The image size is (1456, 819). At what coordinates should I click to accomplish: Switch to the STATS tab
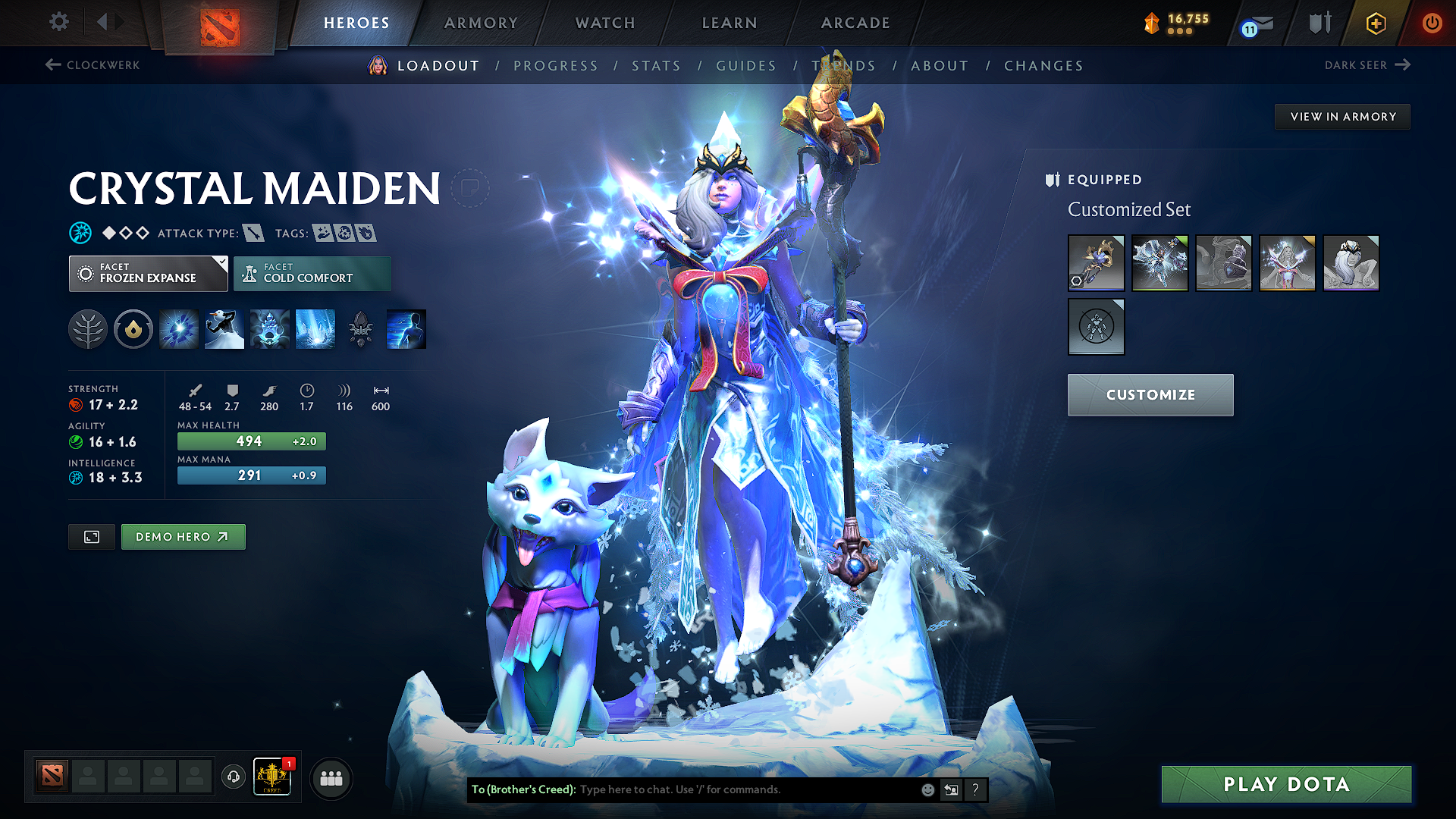[x=657, y=66]
